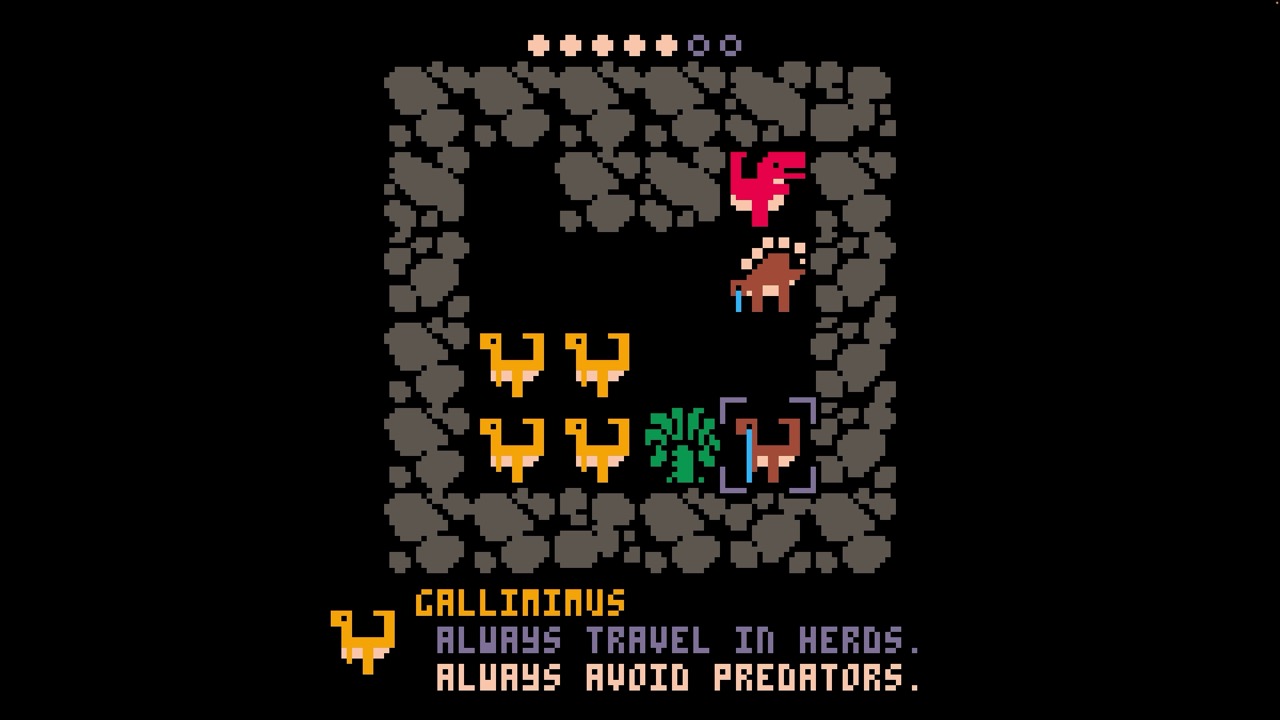1280x720 pixels.
Task: Click the fifth filled progress dot
Action: pyautogui.click(x=665, y=44)
